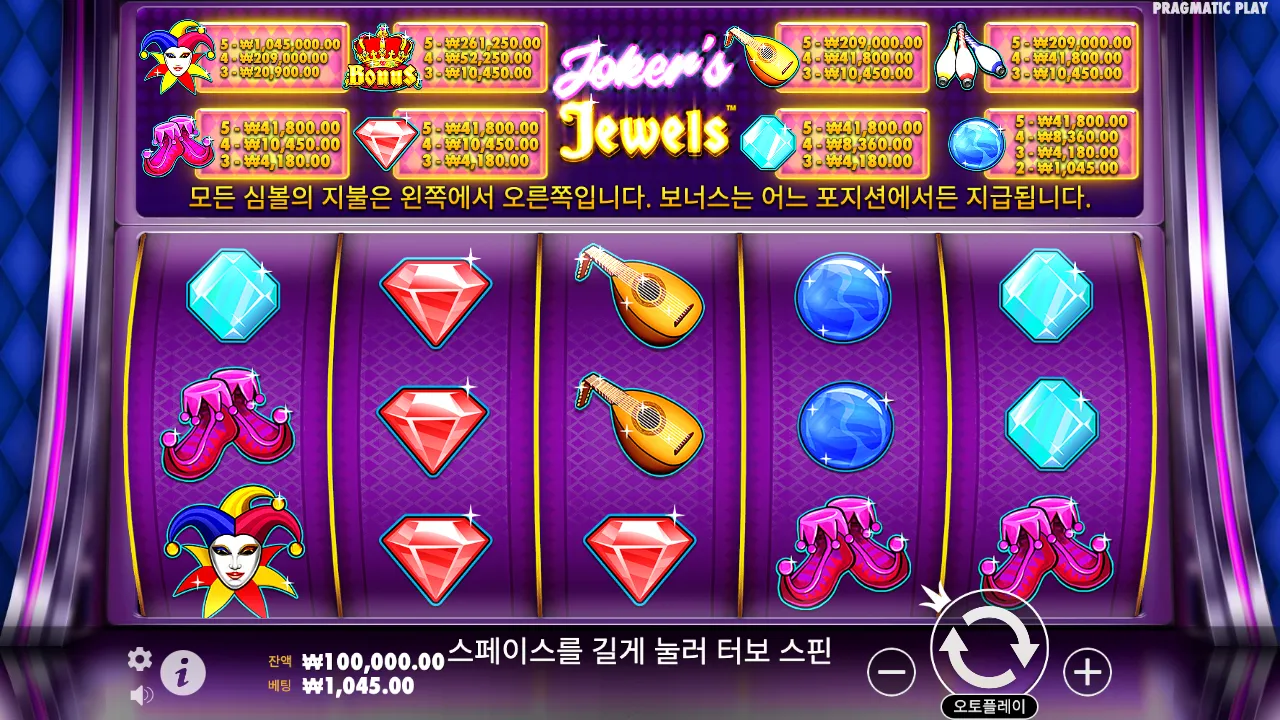Select the Bonus crown symbol in the paytable
The height and width of the screenshot is (720, 1280).
(x=381, y=57)
